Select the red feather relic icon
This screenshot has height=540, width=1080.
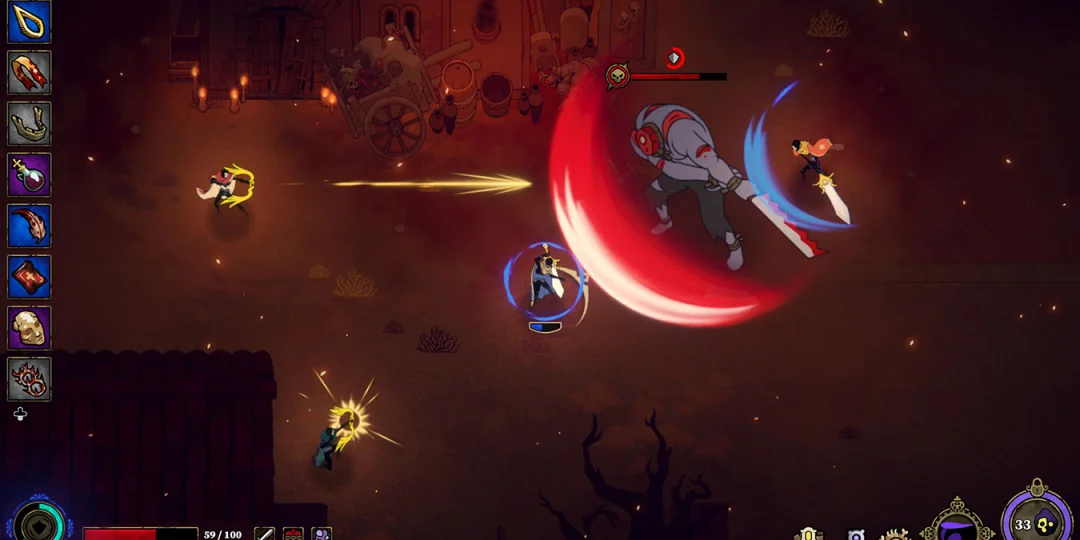click(x=29, y=226)
